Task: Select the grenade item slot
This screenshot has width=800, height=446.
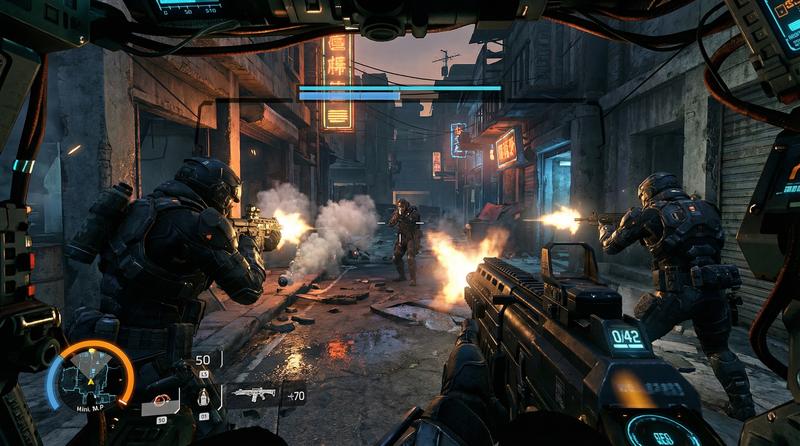Action: click(x=203, y=398)
